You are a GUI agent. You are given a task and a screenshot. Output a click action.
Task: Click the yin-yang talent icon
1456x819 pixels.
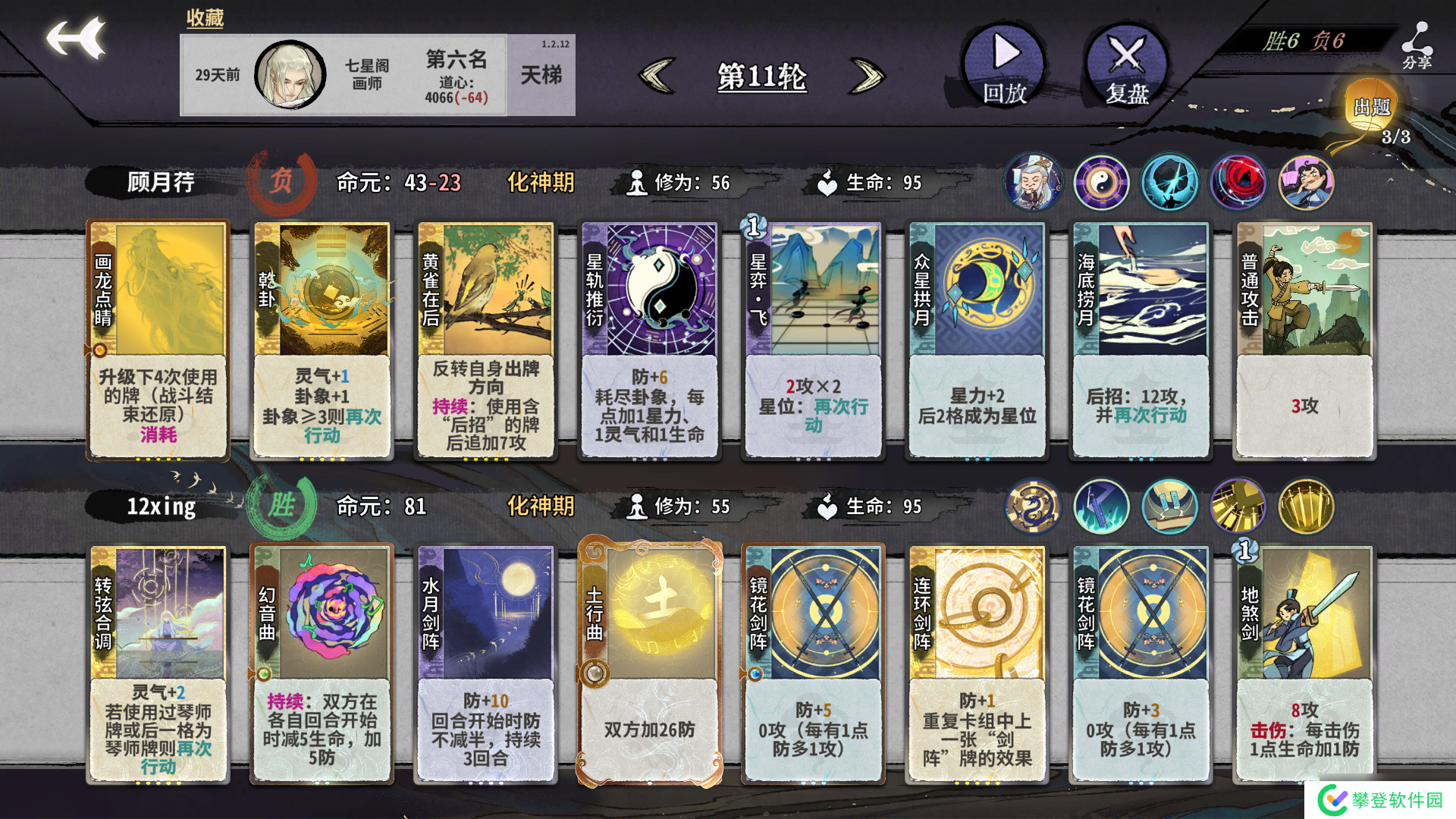1101,183
